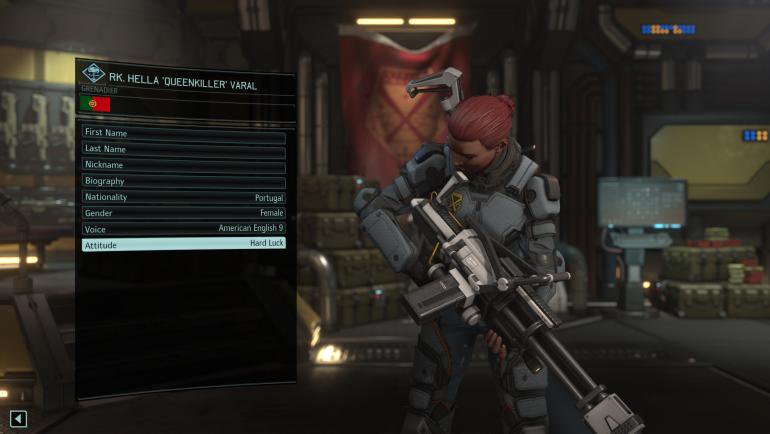Select the Last Name entry

click(x=183, y=148)
